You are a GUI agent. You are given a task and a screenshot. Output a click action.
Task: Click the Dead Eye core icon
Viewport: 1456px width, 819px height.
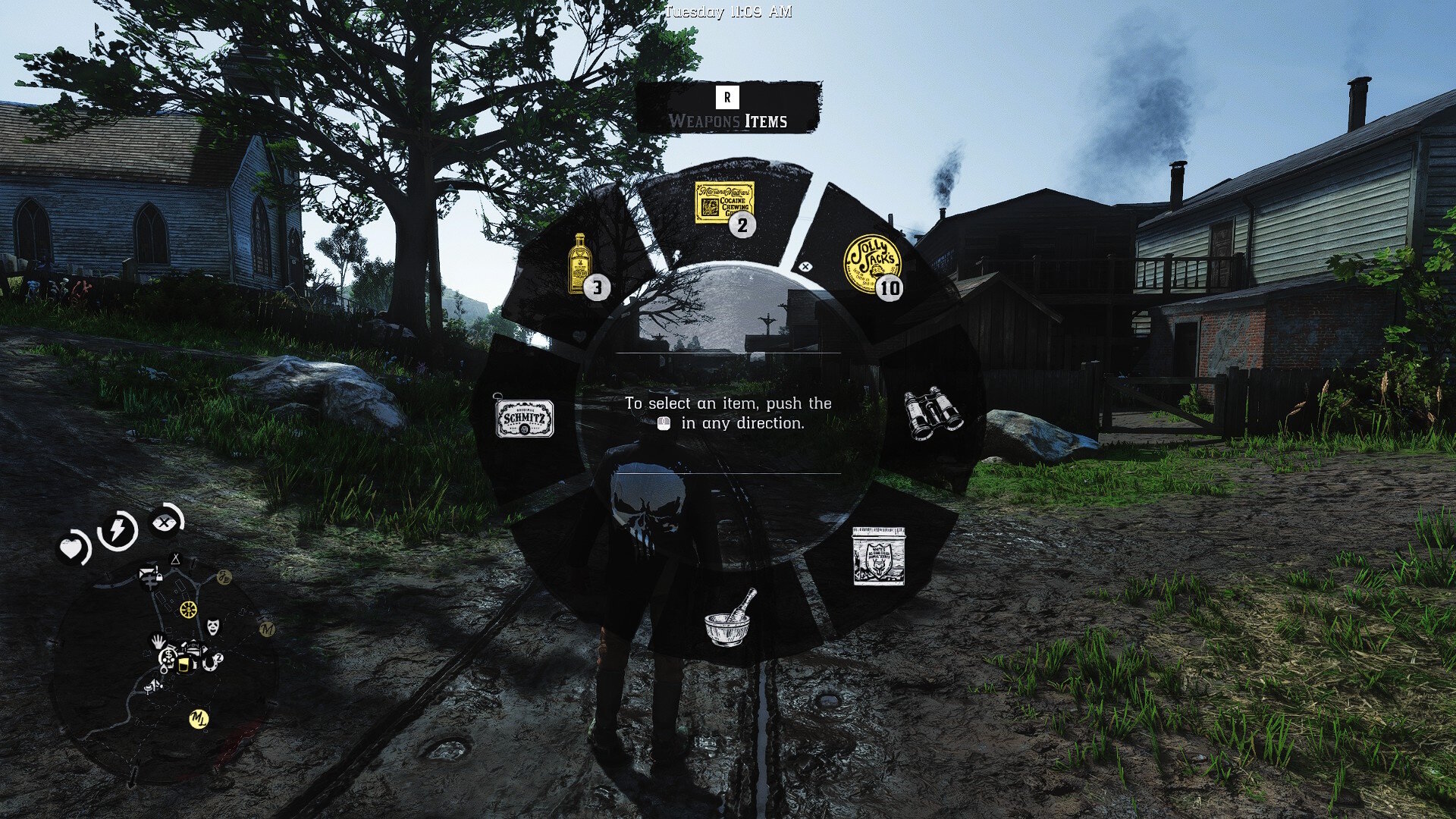164,522
